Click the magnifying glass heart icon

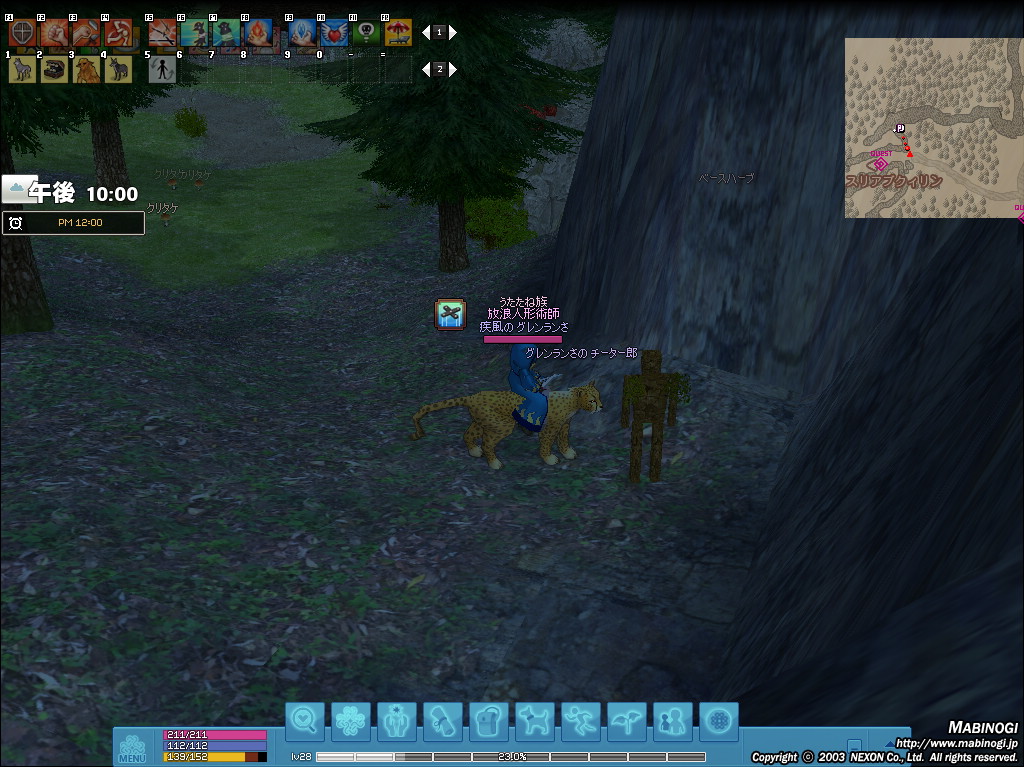(x=305, y=721)
